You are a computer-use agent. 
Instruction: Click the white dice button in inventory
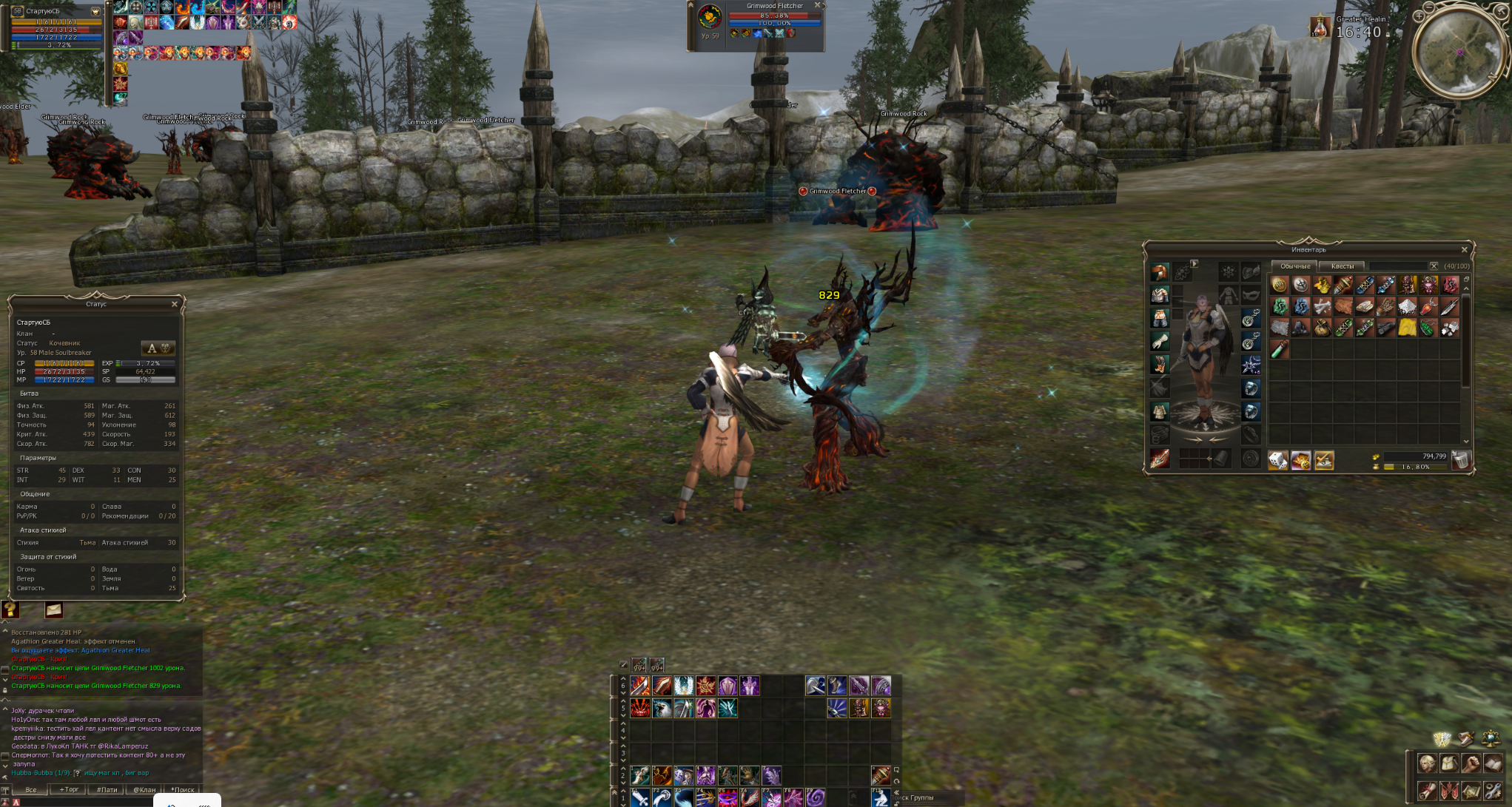point(1278,461)
